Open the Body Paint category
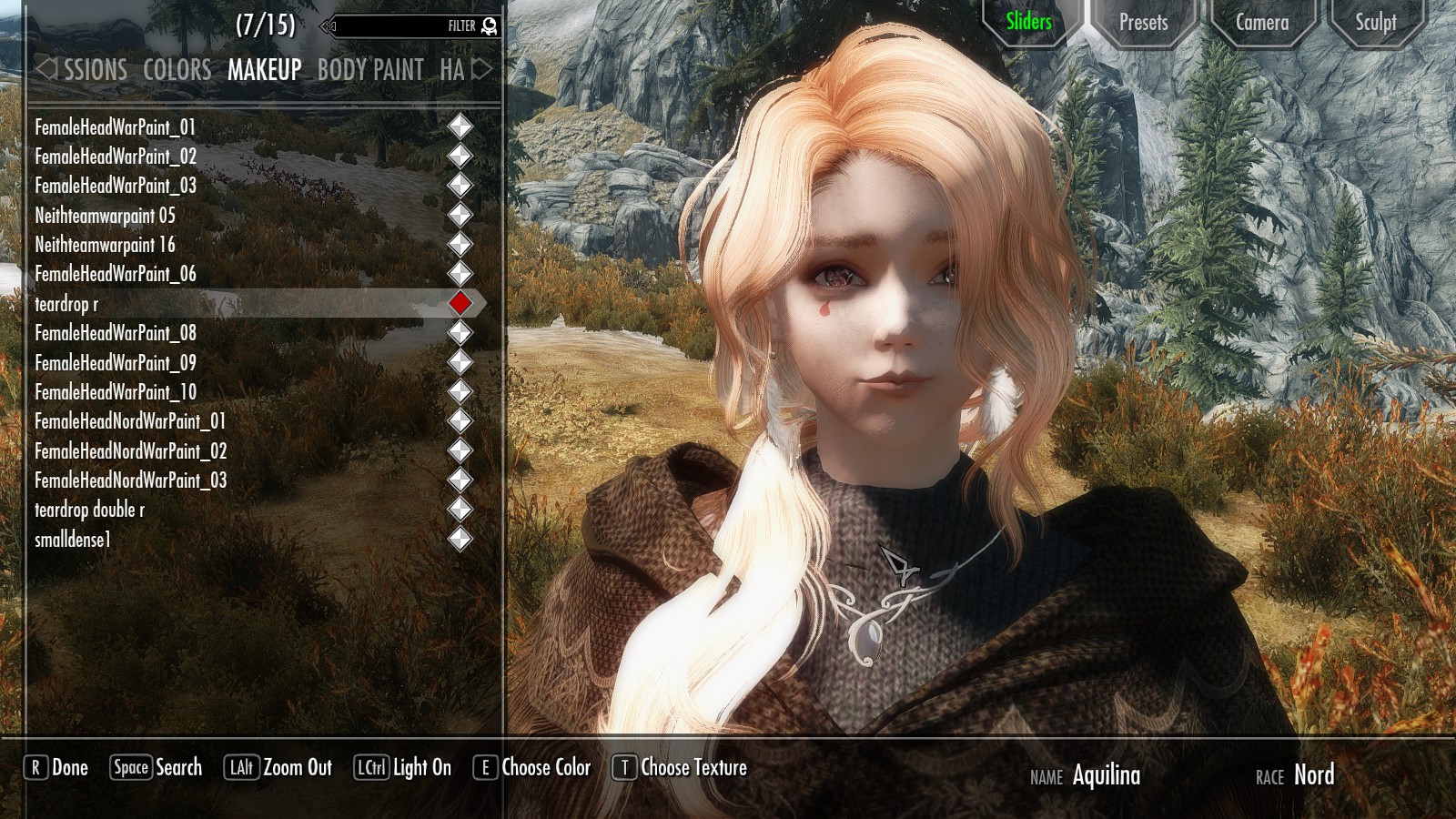The width and height of the screenshot is (1456, 819). (370, 70)
